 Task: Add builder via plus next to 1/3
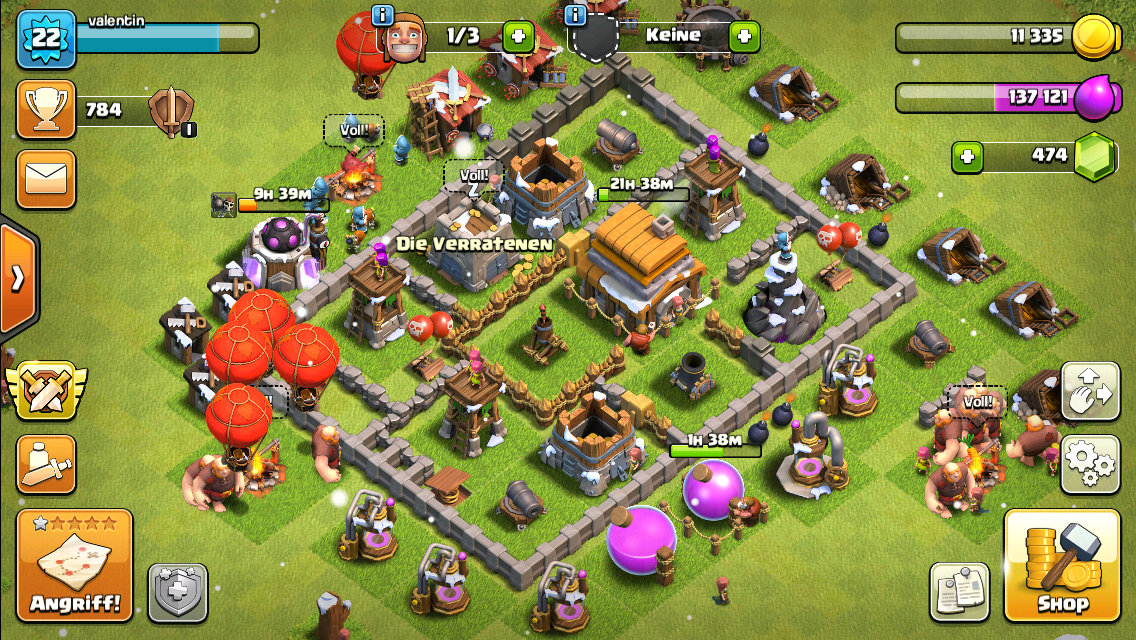[x=518, y=37]
